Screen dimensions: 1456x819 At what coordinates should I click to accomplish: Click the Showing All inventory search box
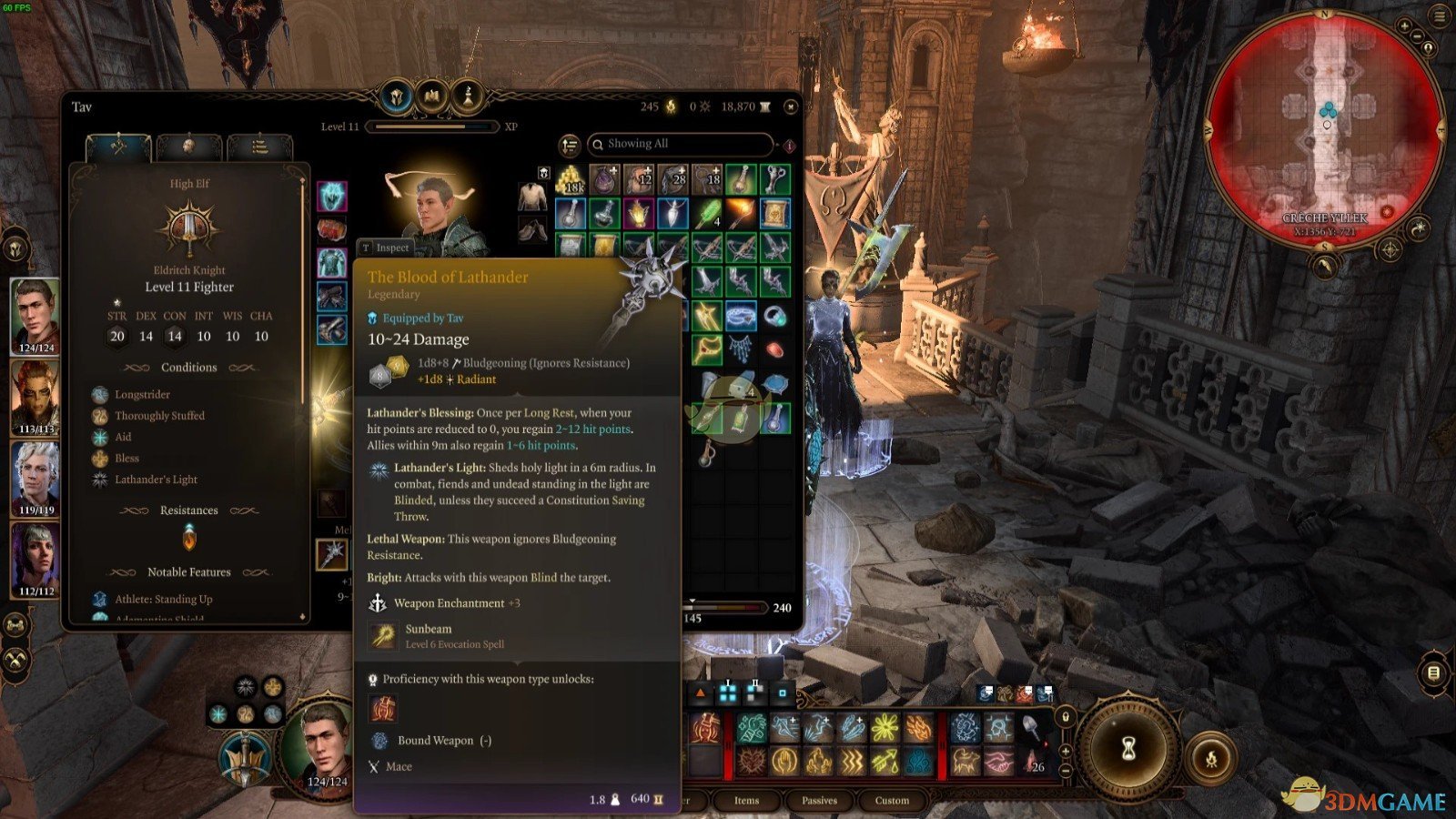[x=681, y=144]
